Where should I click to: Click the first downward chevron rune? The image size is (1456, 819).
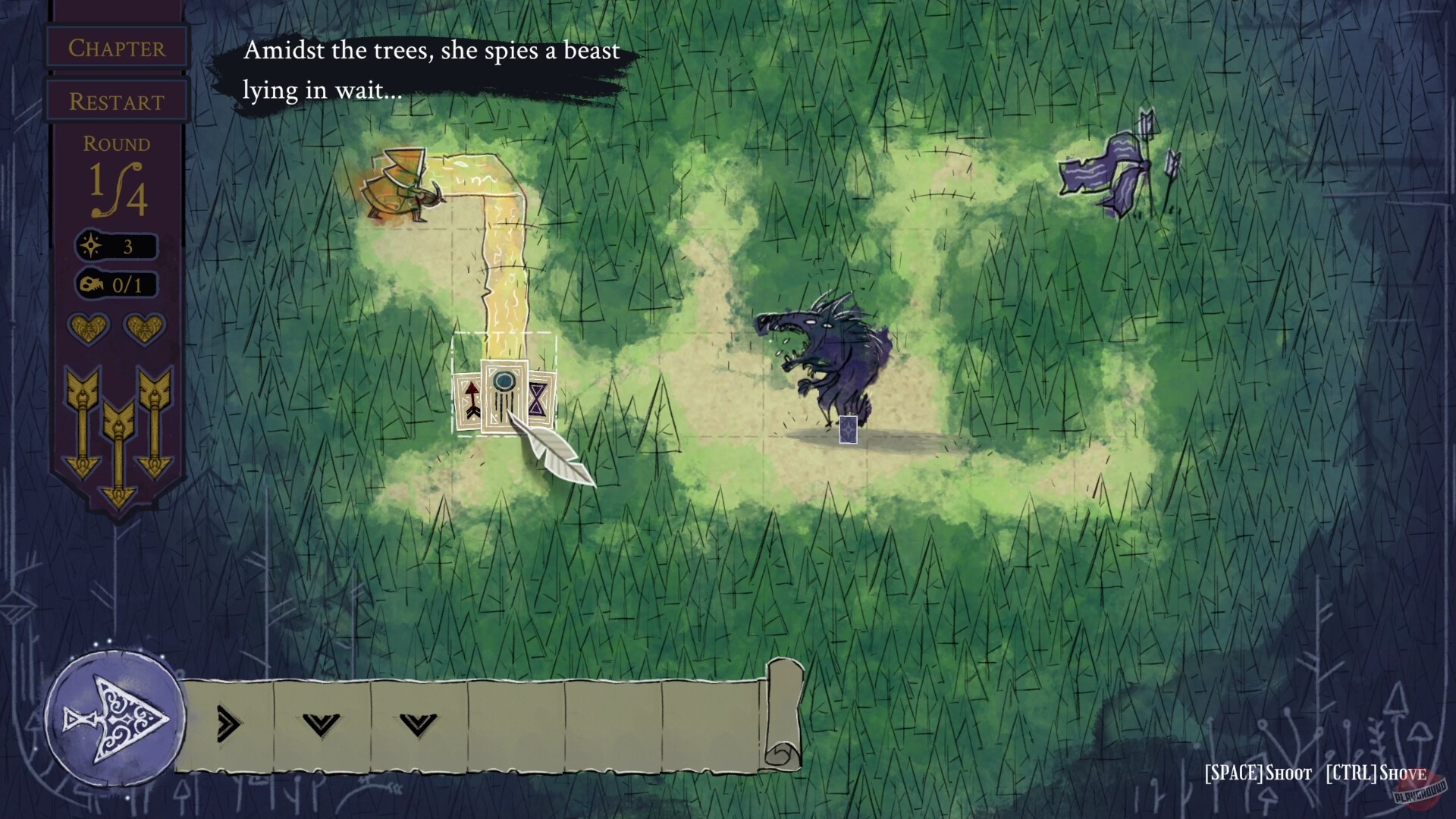coord(319,724)
